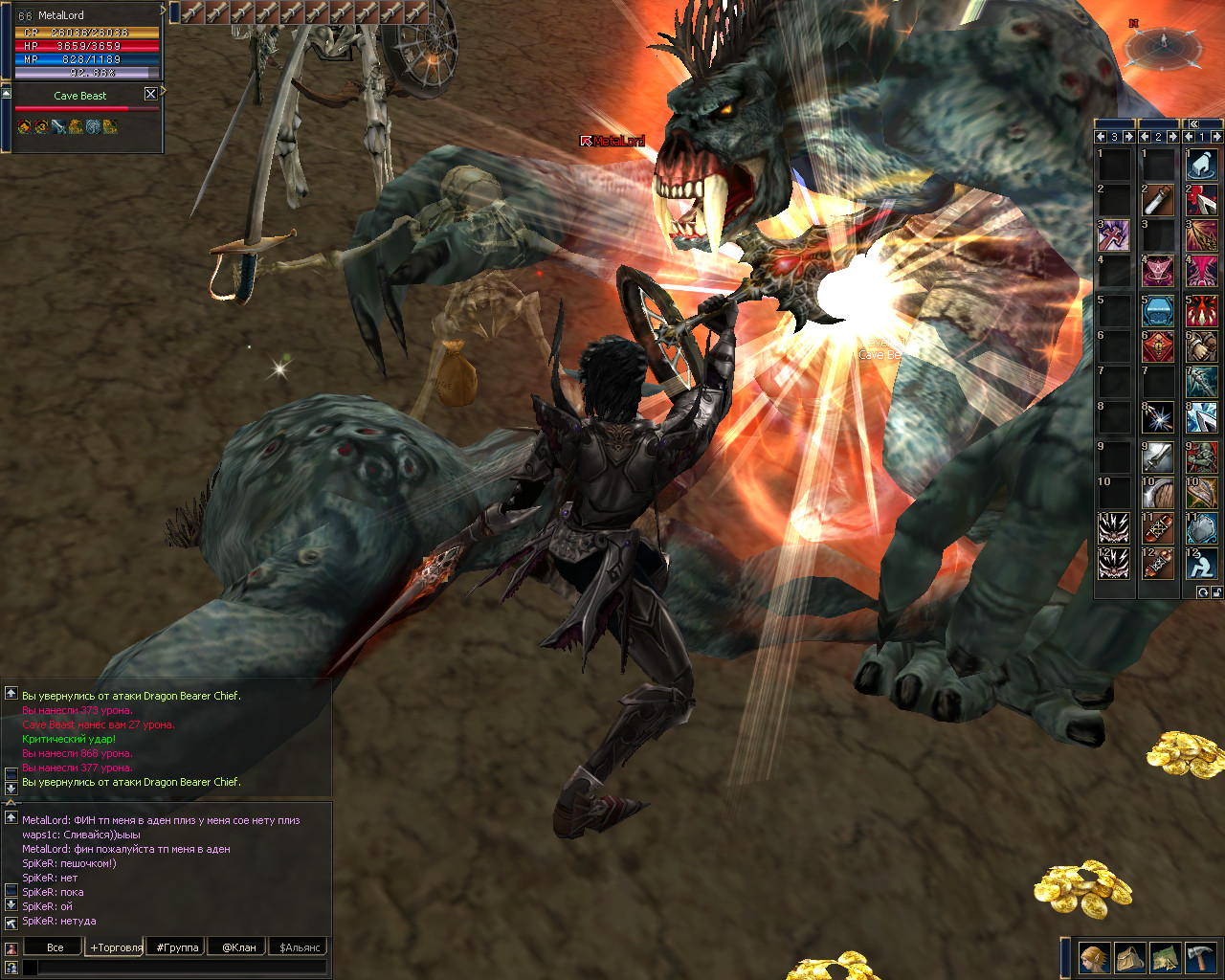Show the $Альянс chat tab
Screen dimensions: 1225x980
[x=301, y=947]
